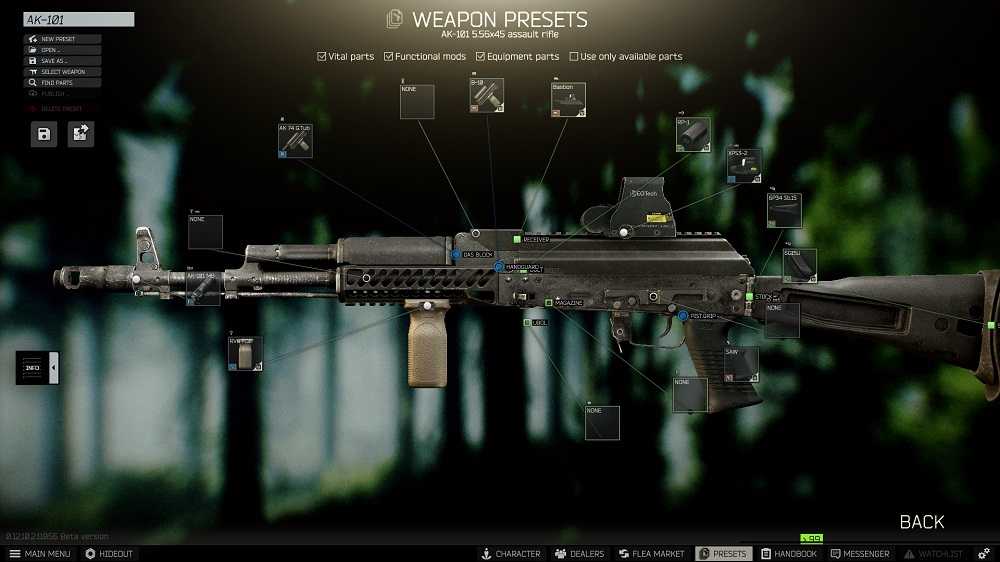Open settings with the gear icon

pyautogui.click(x=984, y=554)
